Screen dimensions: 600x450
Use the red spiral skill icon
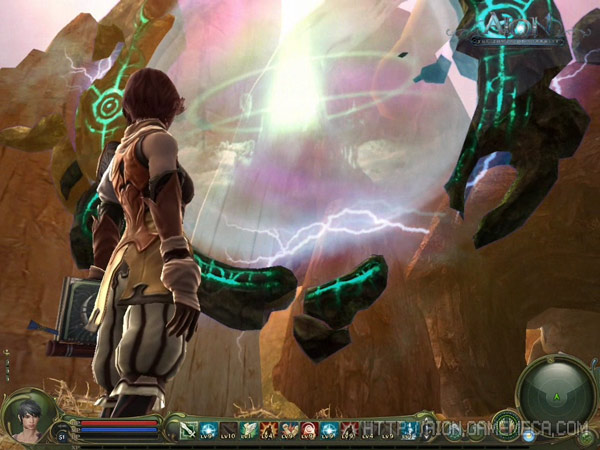(x=310, y=431)
